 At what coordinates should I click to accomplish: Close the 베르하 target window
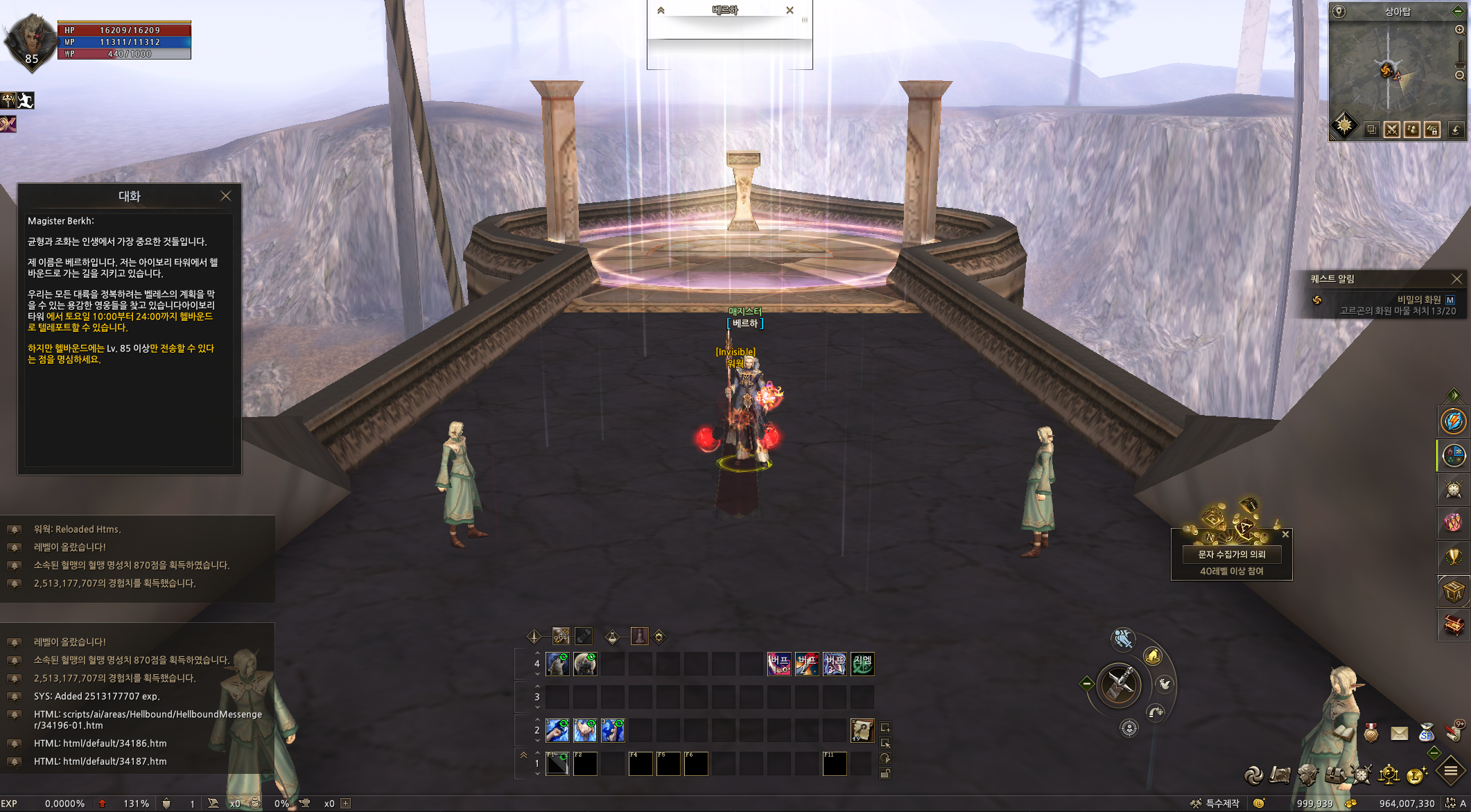(x=790, y=10)
